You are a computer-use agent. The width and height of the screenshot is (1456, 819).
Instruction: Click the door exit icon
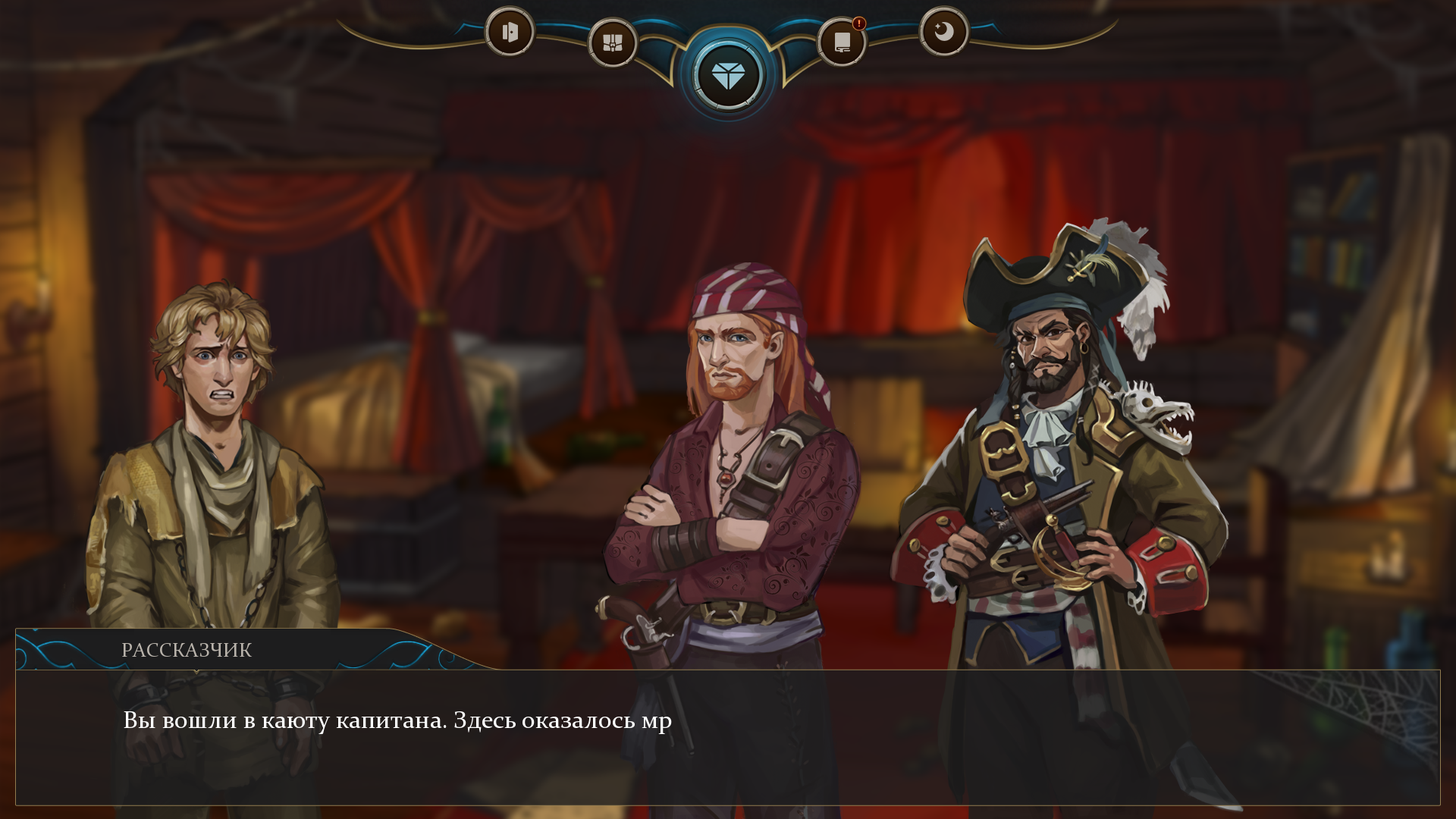pyautogui.click(x=510, y=32)
